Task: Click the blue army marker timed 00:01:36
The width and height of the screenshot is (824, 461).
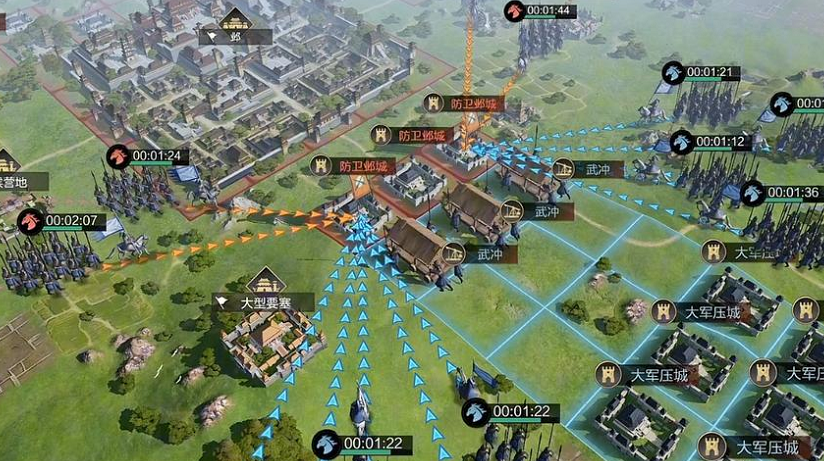Action: (753, 194)
